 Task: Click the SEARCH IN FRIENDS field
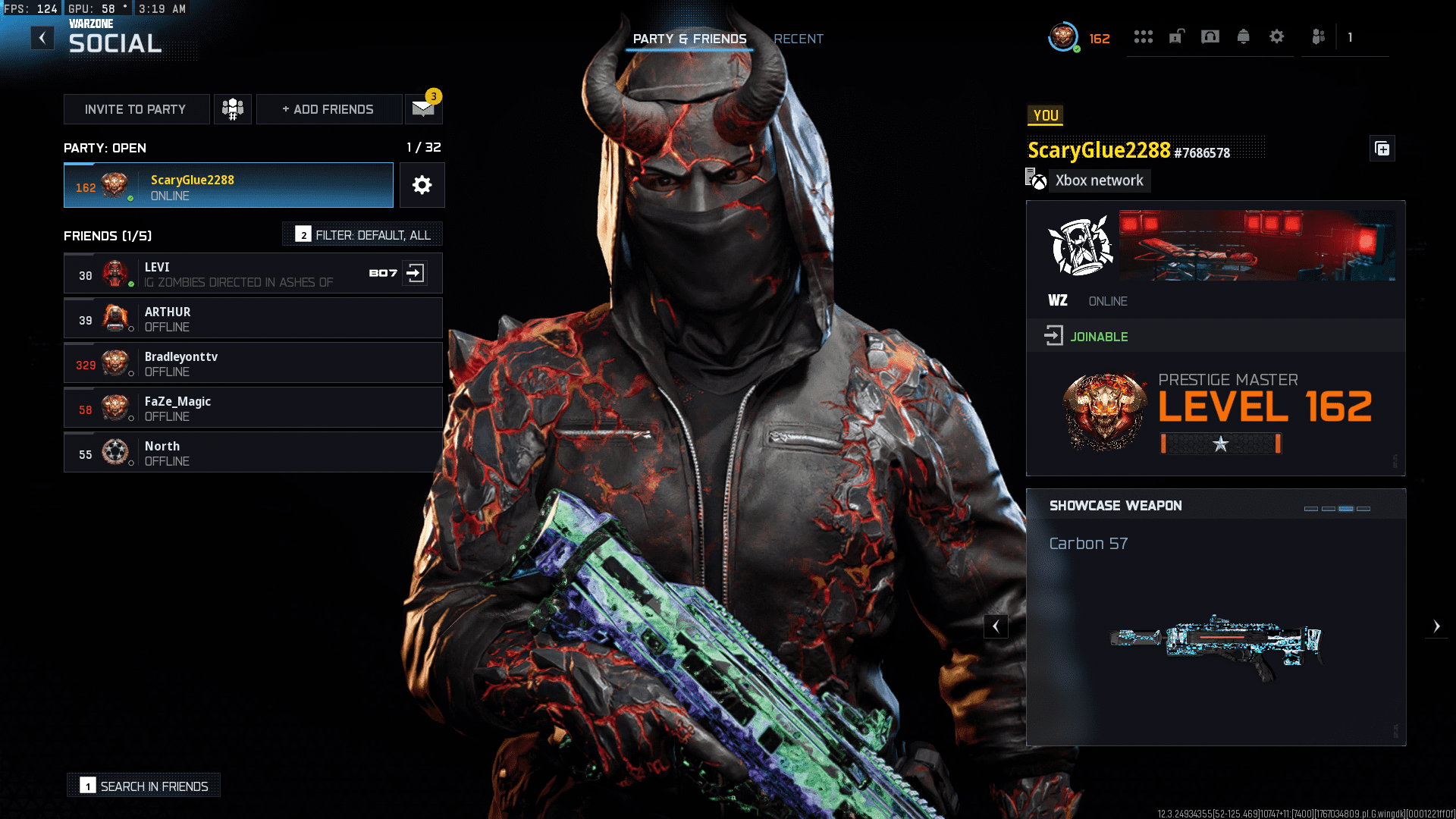(x=143, y=786)
